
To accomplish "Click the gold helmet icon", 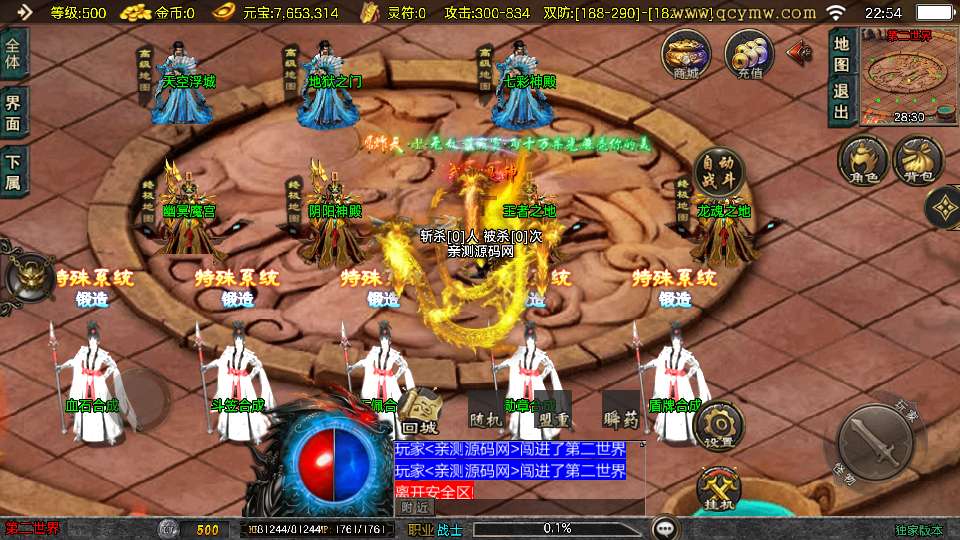I will (x=28, y=277).
